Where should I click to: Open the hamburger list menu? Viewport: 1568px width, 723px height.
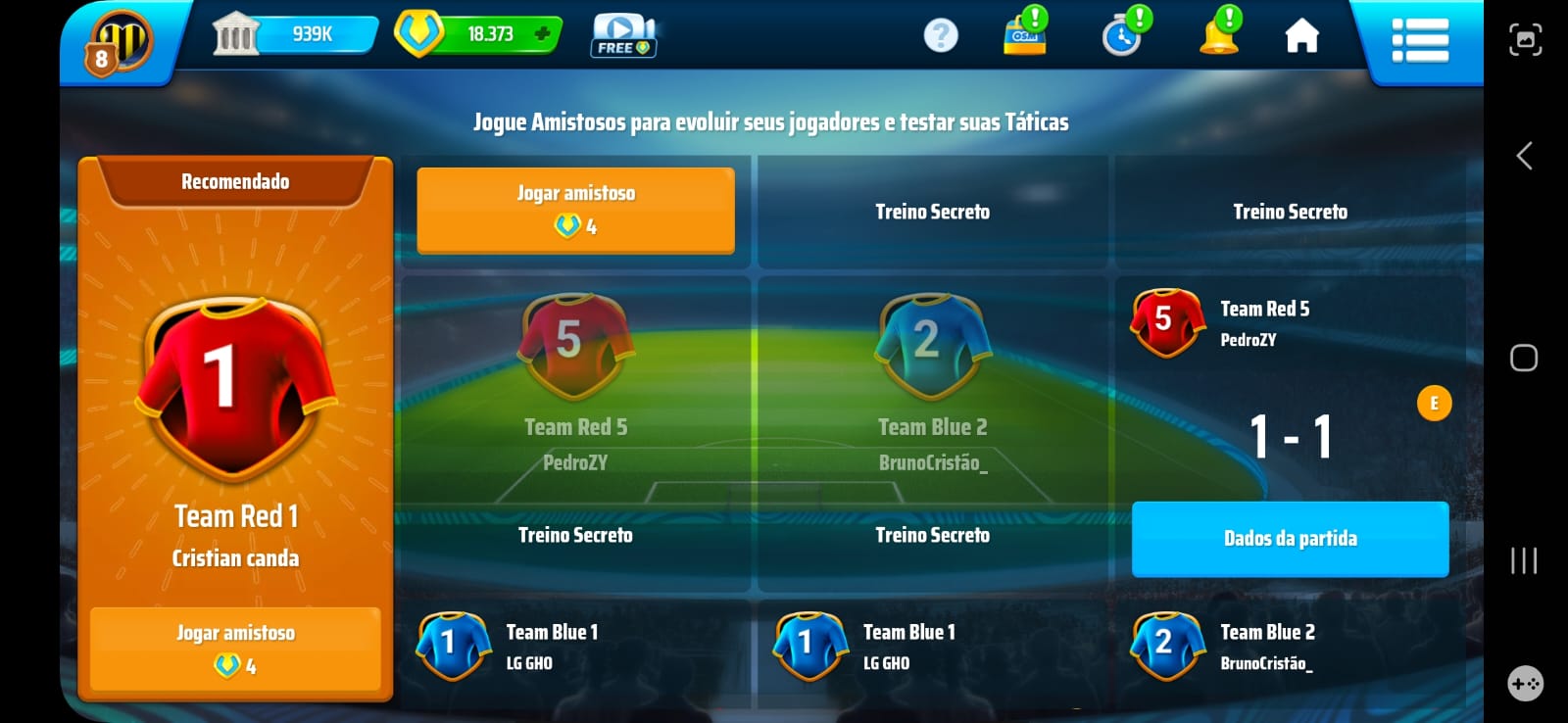[x=1420, y=40]
